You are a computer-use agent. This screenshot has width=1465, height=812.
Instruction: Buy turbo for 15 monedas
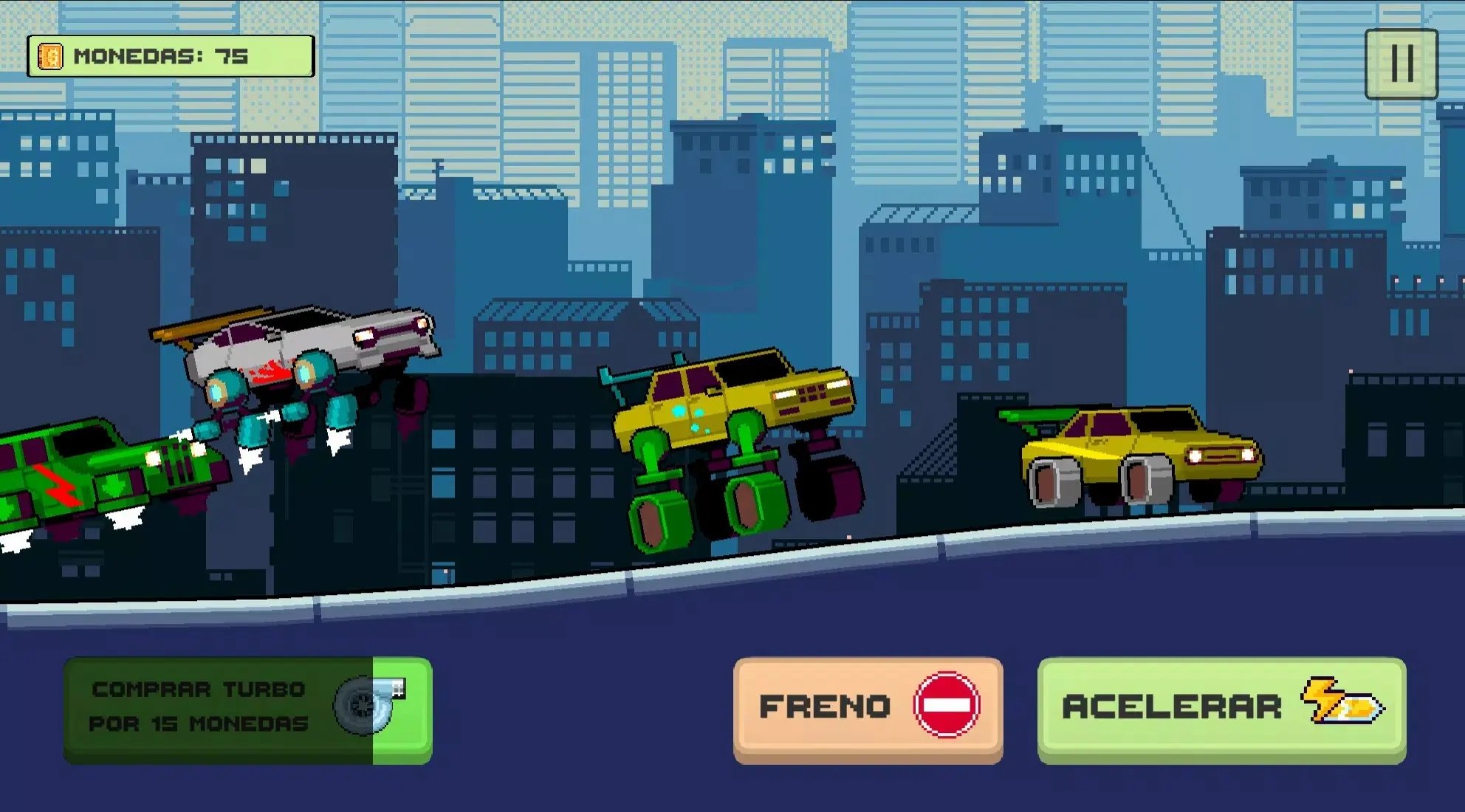[x=247, y=709]
